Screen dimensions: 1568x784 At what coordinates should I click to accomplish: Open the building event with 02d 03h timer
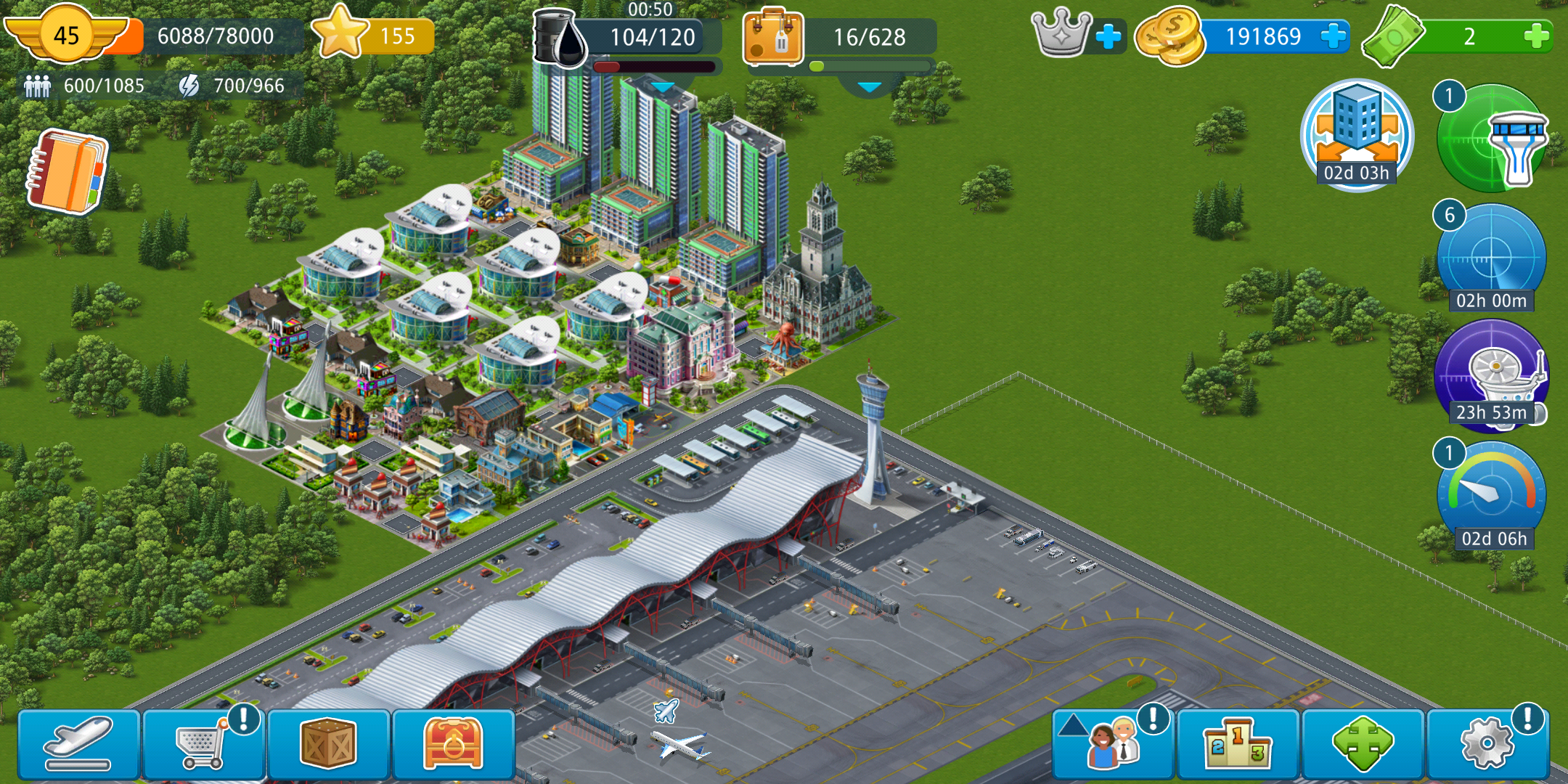pos(1356,135)
